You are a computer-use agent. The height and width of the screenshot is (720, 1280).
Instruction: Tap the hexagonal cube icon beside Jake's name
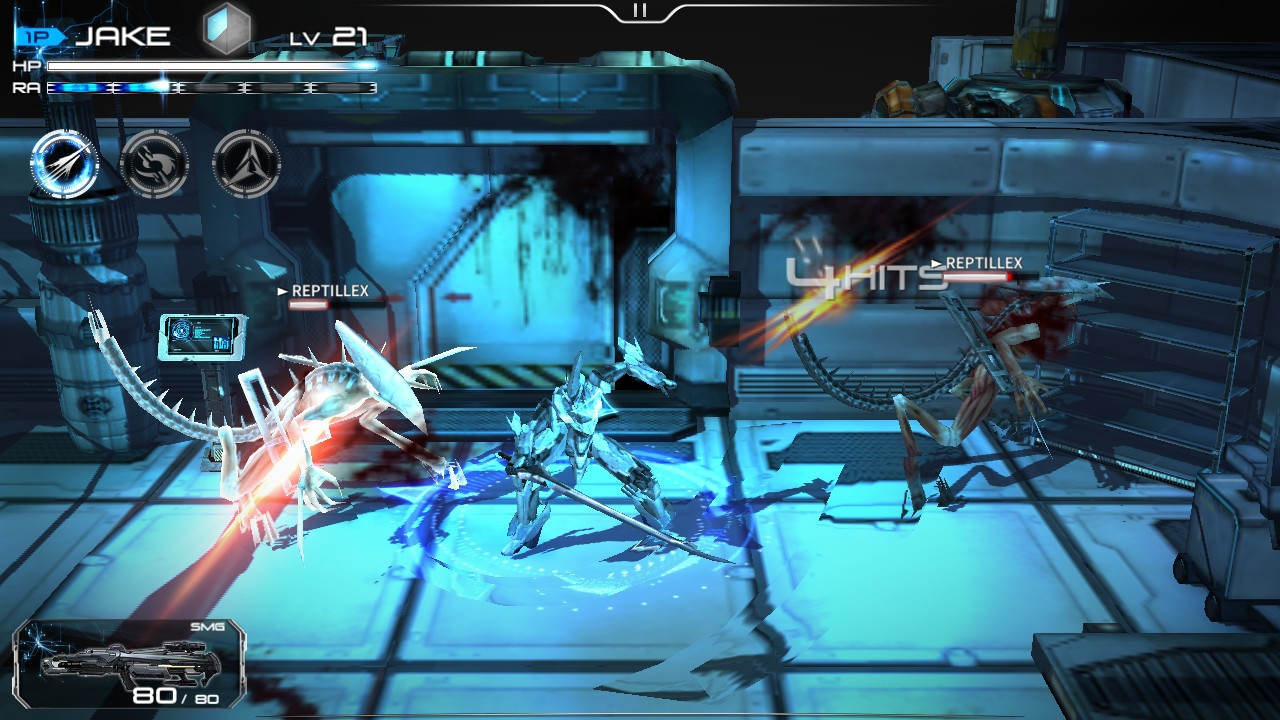point(227,30)
